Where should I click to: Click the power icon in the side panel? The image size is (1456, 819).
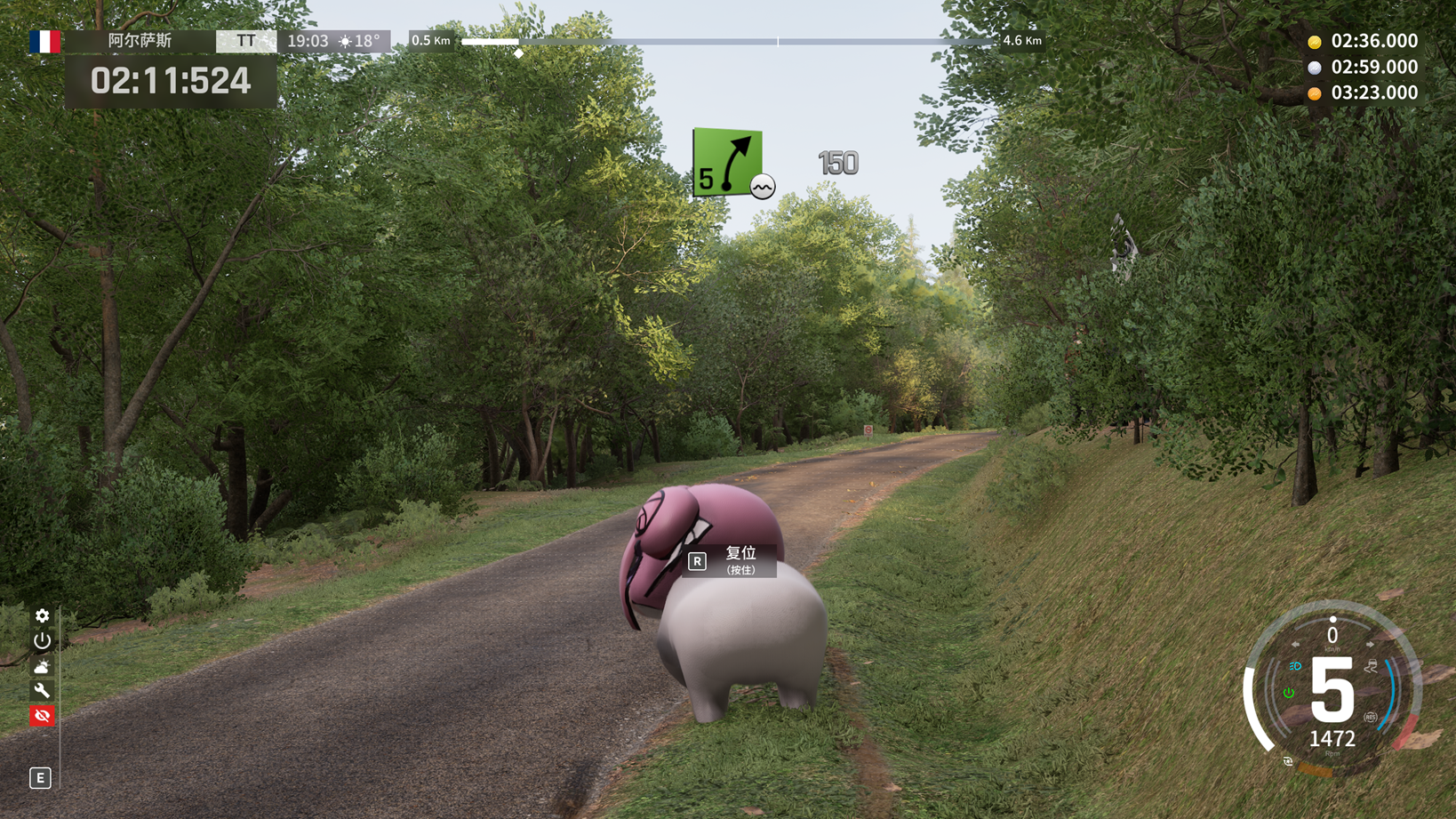click(42, 640)
